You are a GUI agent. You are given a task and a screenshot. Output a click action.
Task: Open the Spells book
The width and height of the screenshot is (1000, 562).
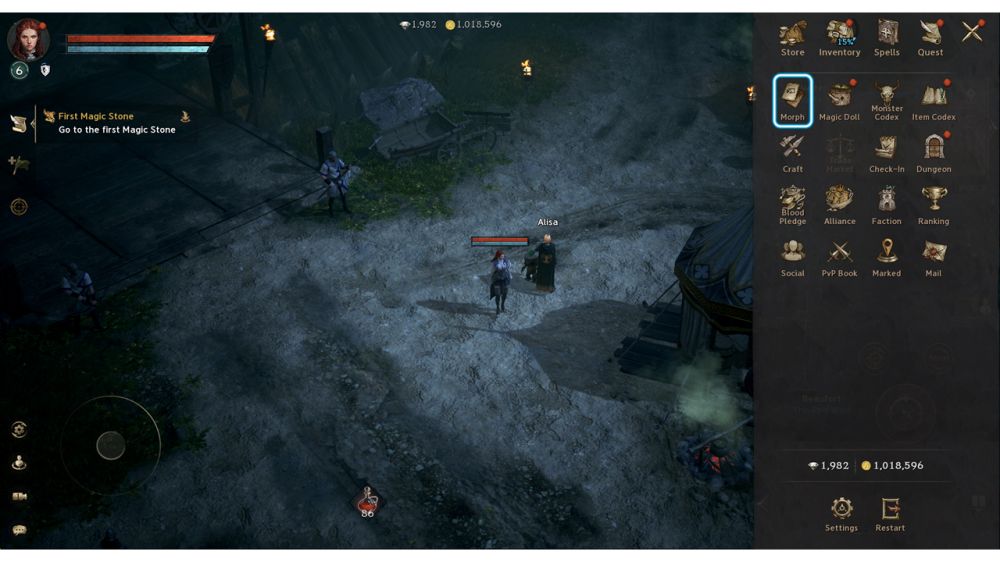[887, 36]
